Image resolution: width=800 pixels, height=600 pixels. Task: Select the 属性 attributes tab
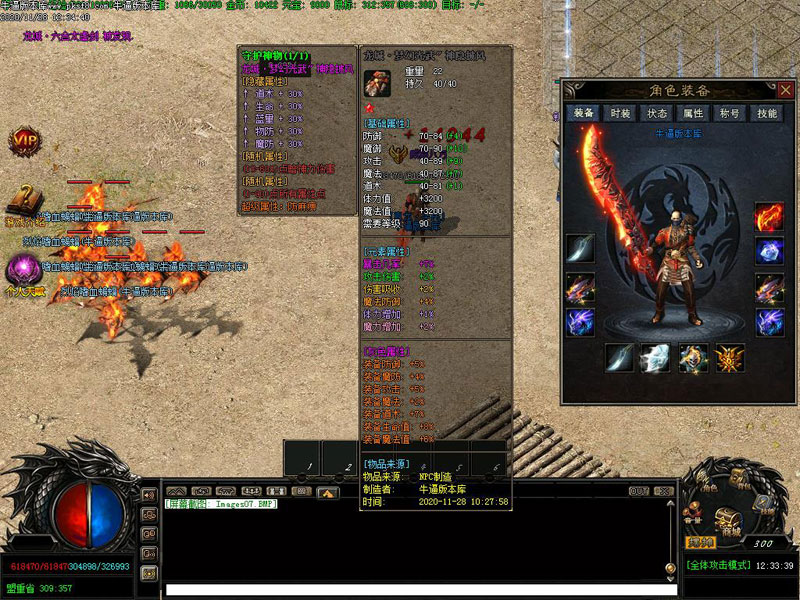[x=693, y=113]
